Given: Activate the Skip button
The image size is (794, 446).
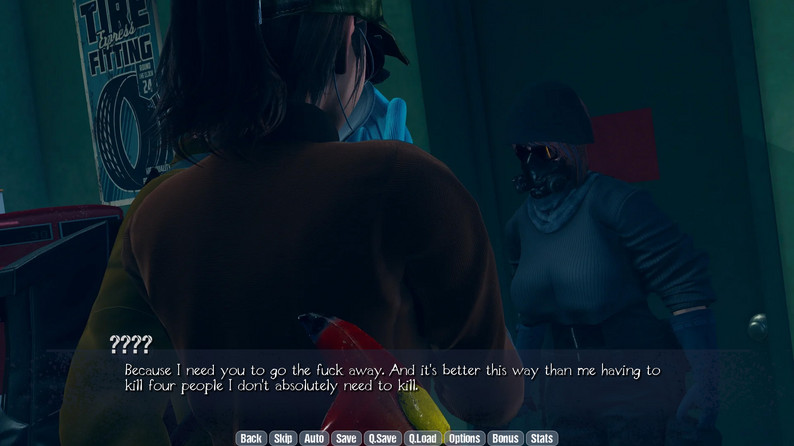Looking at the screenshot, I should [283, 438].
